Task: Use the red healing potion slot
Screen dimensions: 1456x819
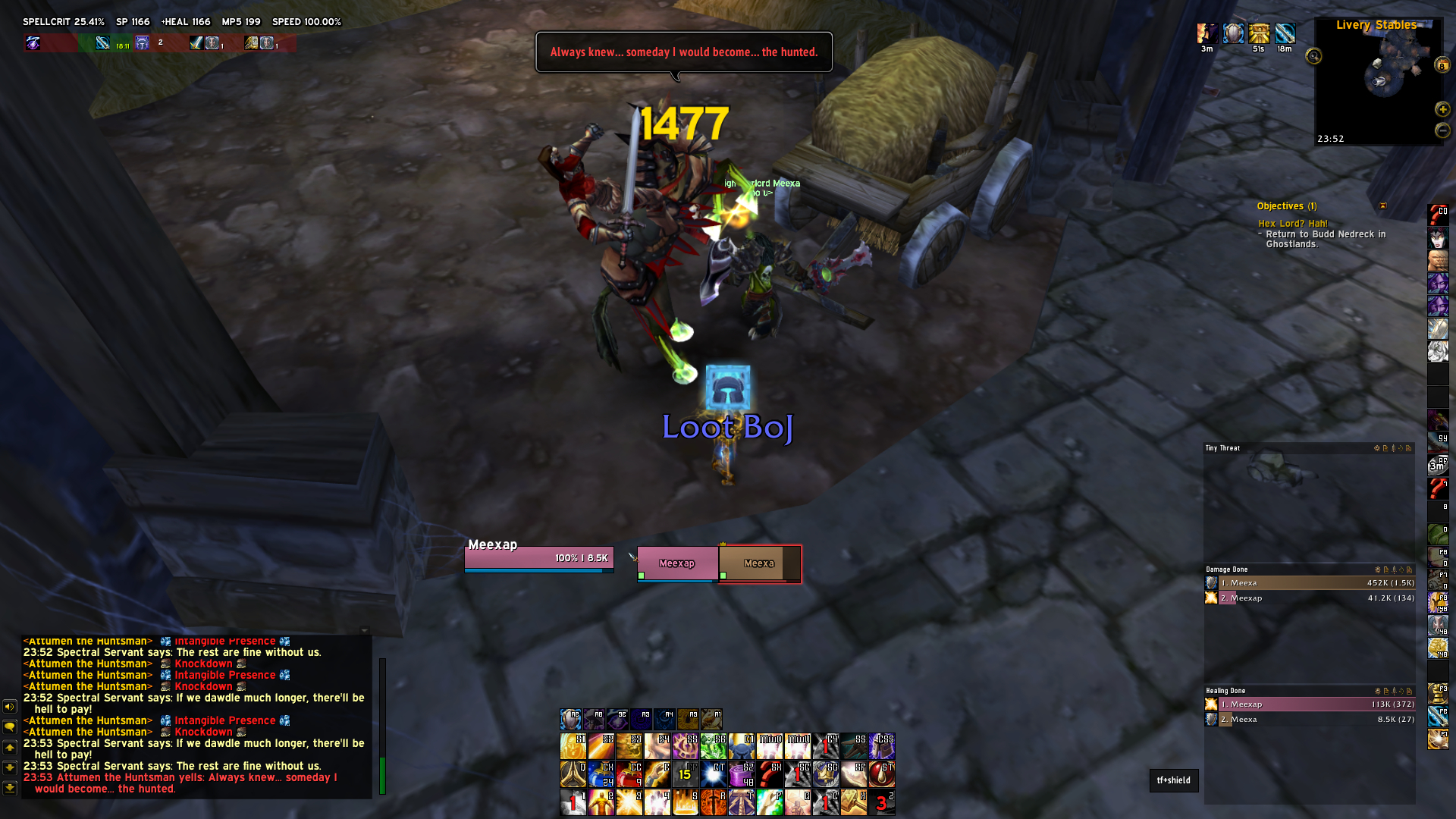Action: point(629,774)
